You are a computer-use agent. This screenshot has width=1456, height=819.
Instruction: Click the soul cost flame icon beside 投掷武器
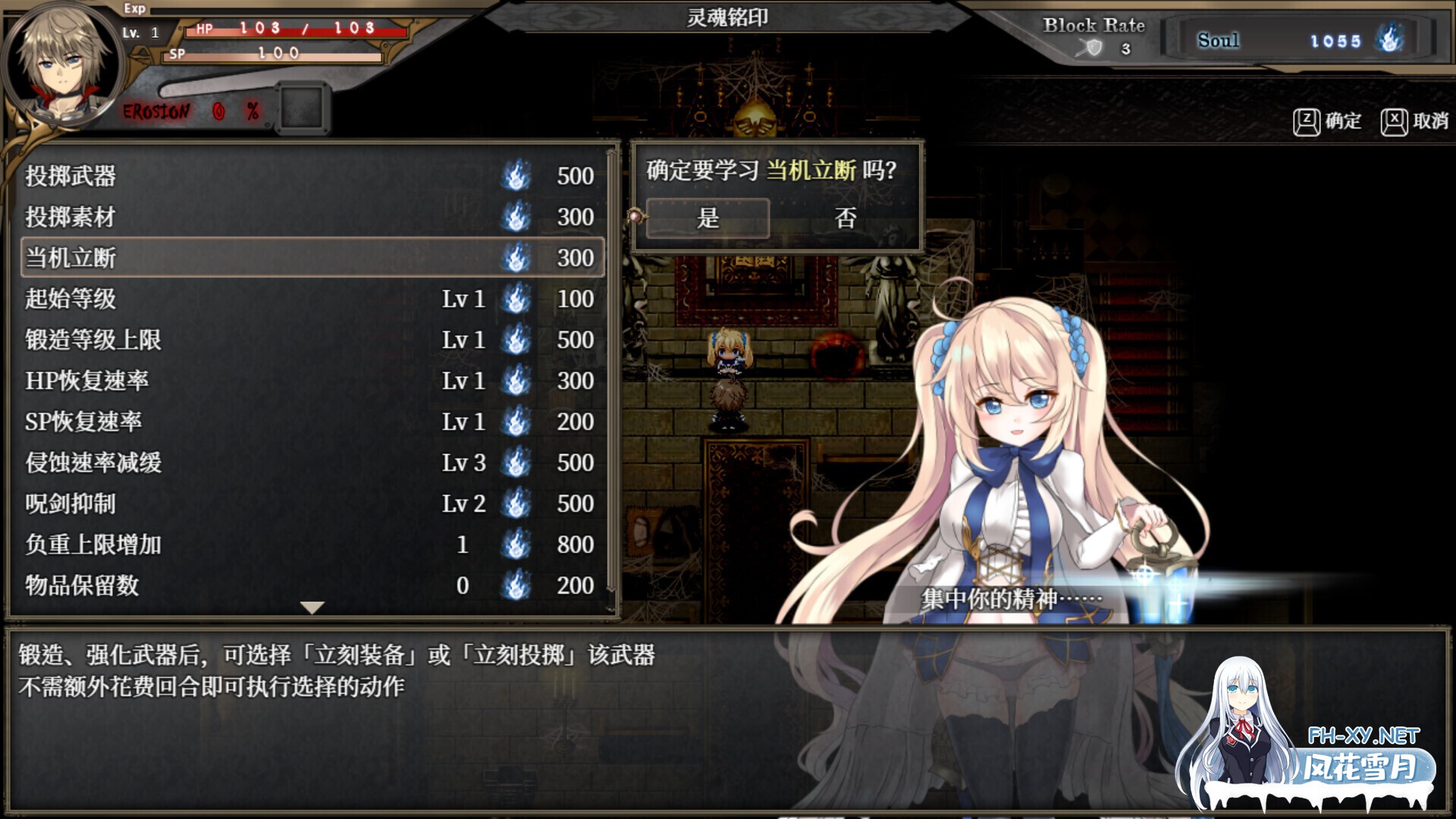tap(516, 176)
